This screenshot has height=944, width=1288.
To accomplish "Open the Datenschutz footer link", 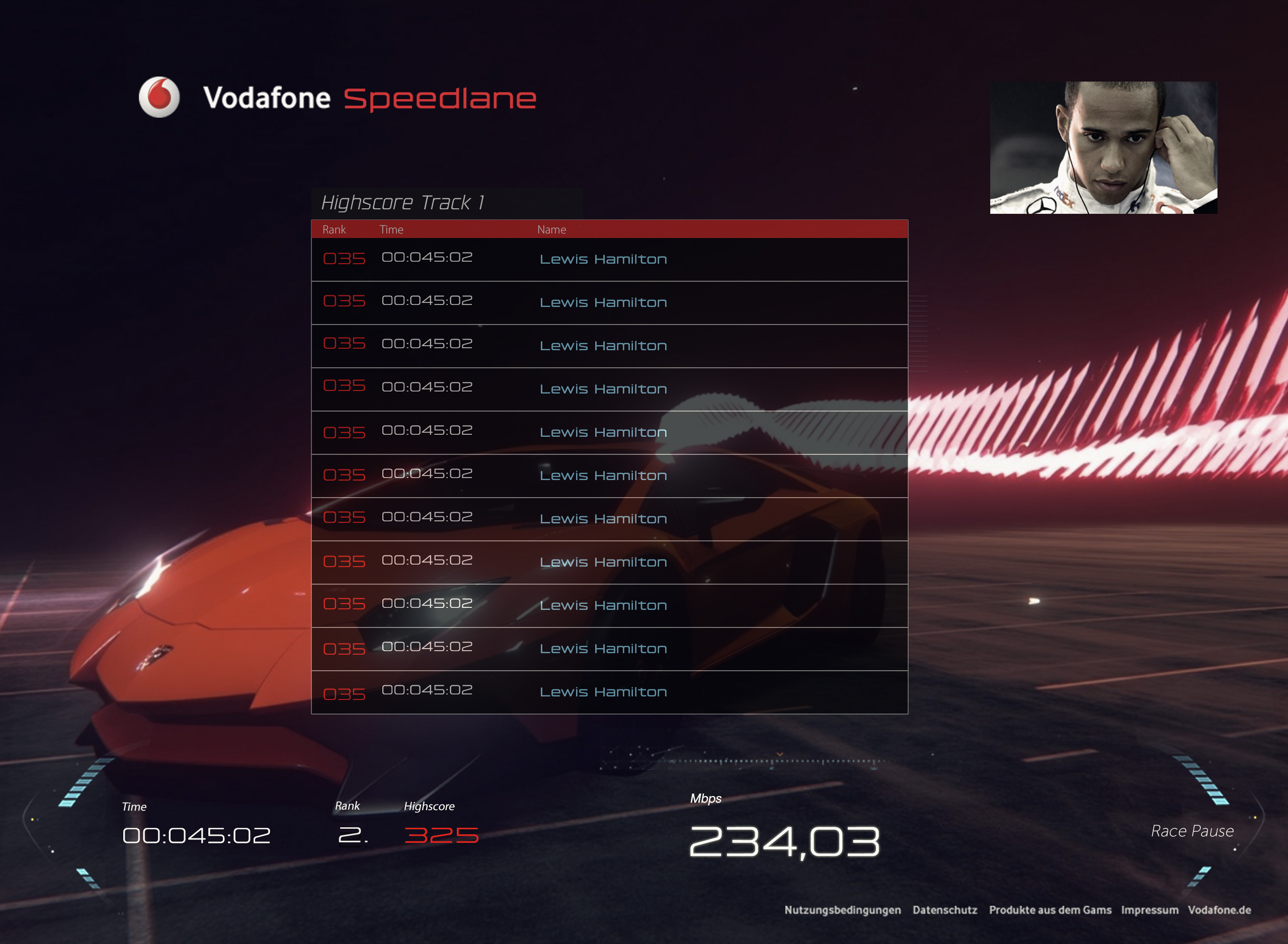I will pyautogui.click(x=945, y=910).
